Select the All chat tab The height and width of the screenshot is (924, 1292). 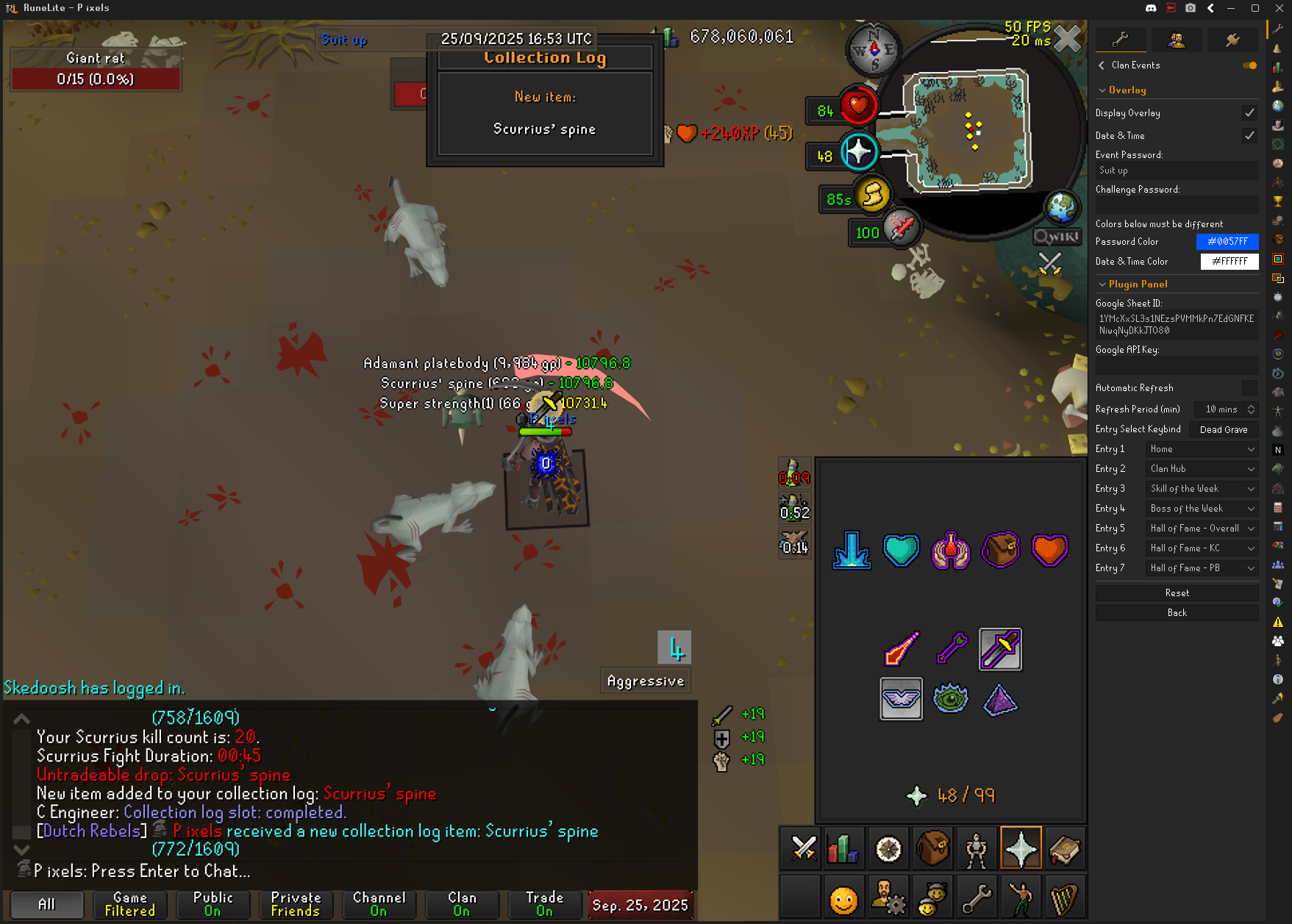pyautogui.click(x=46, y=904)
